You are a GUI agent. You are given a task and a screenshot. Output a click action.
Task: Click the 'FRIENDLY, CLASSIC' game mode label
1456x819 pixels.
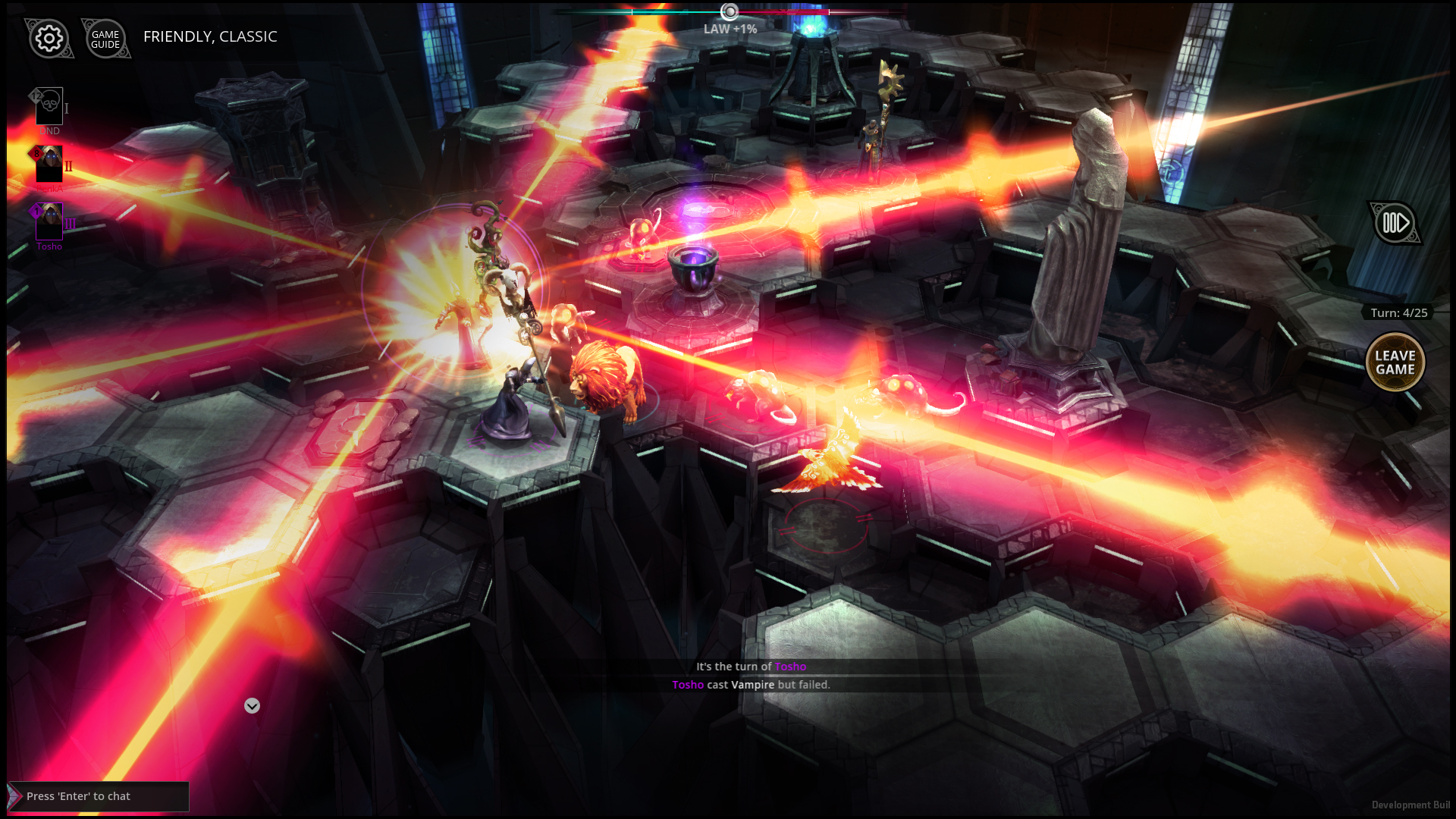tap(210, 36)
